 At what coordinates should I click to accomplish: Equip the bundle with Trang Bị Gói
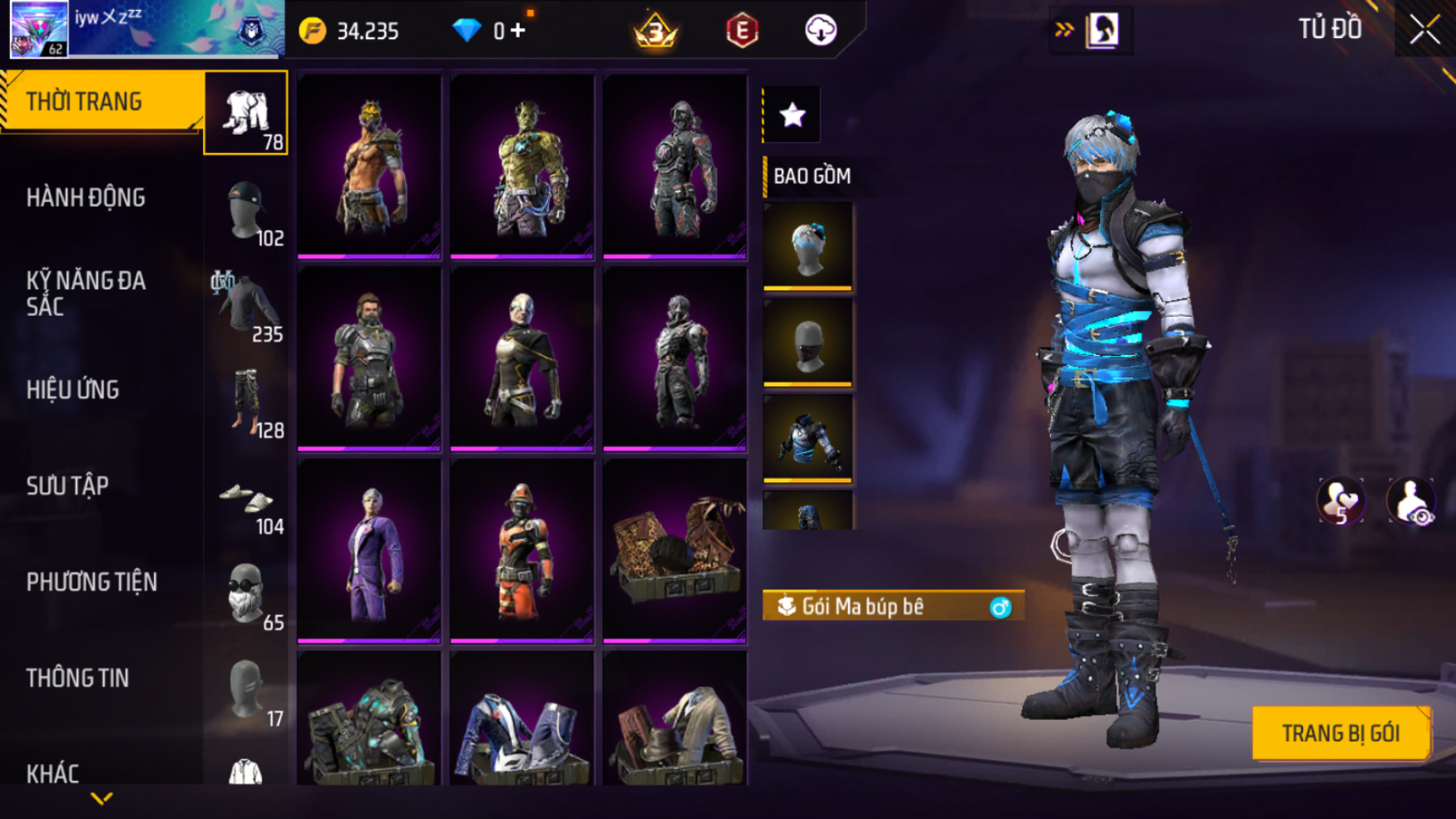pos(1340,733)
